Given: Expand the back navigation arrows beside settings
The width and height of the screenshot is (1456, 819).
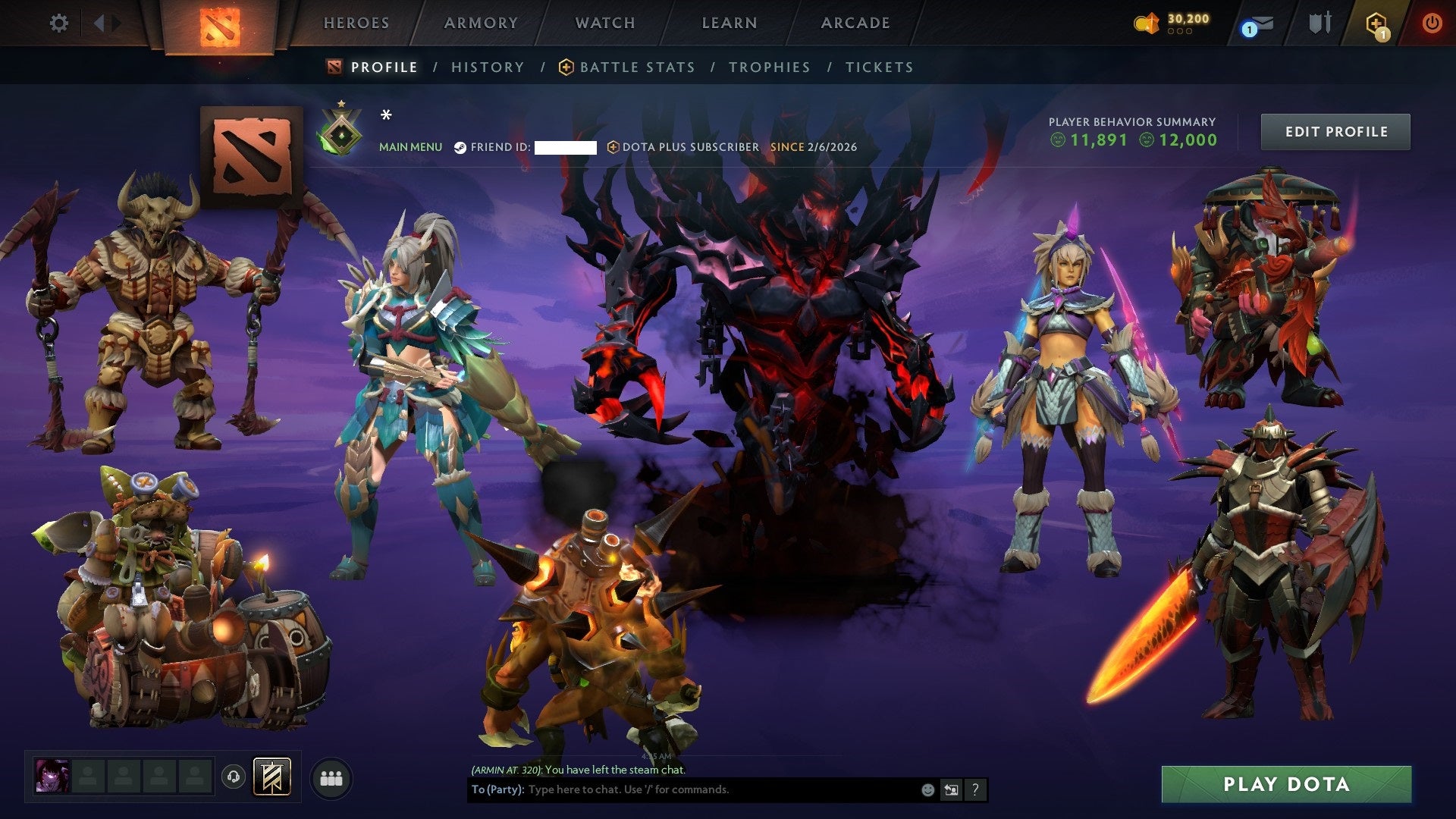Looking at the screenshot, I should [x=102, y=23].
